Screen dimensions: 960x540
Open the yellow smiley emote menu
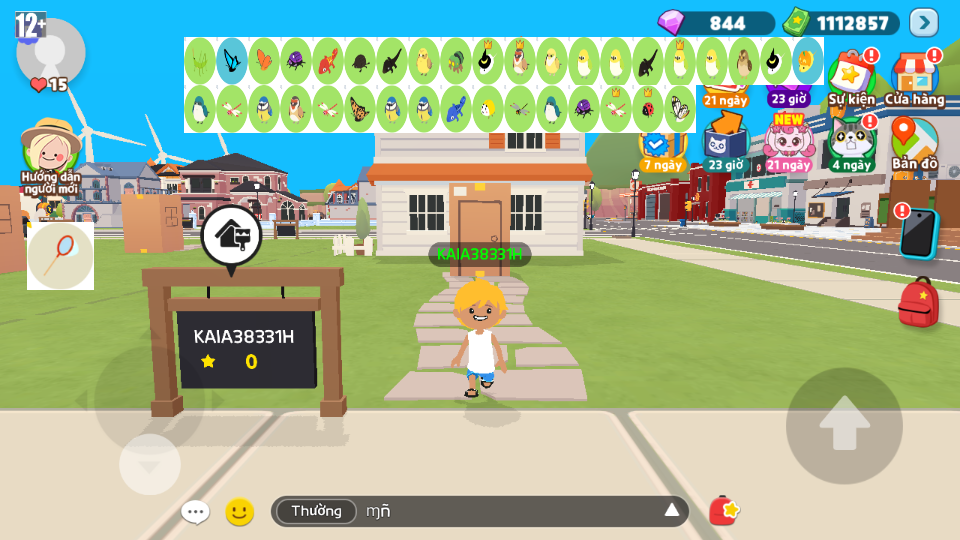pos(239,512)
